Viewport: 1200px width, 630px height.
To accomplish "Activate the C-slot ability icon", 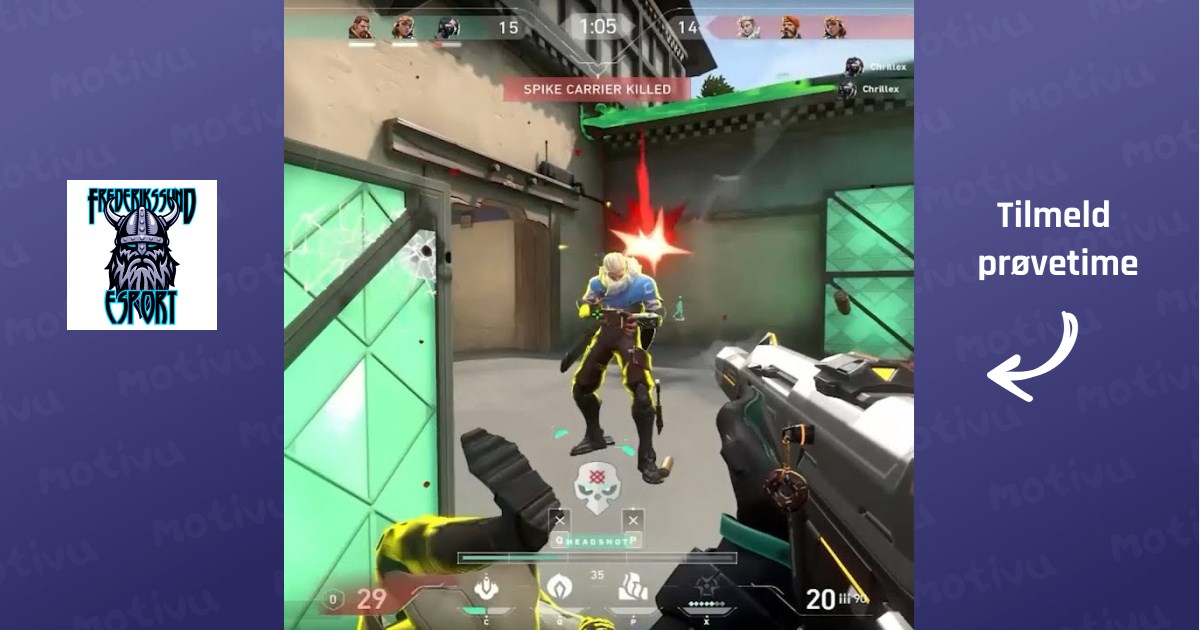I will click(486, 589).
